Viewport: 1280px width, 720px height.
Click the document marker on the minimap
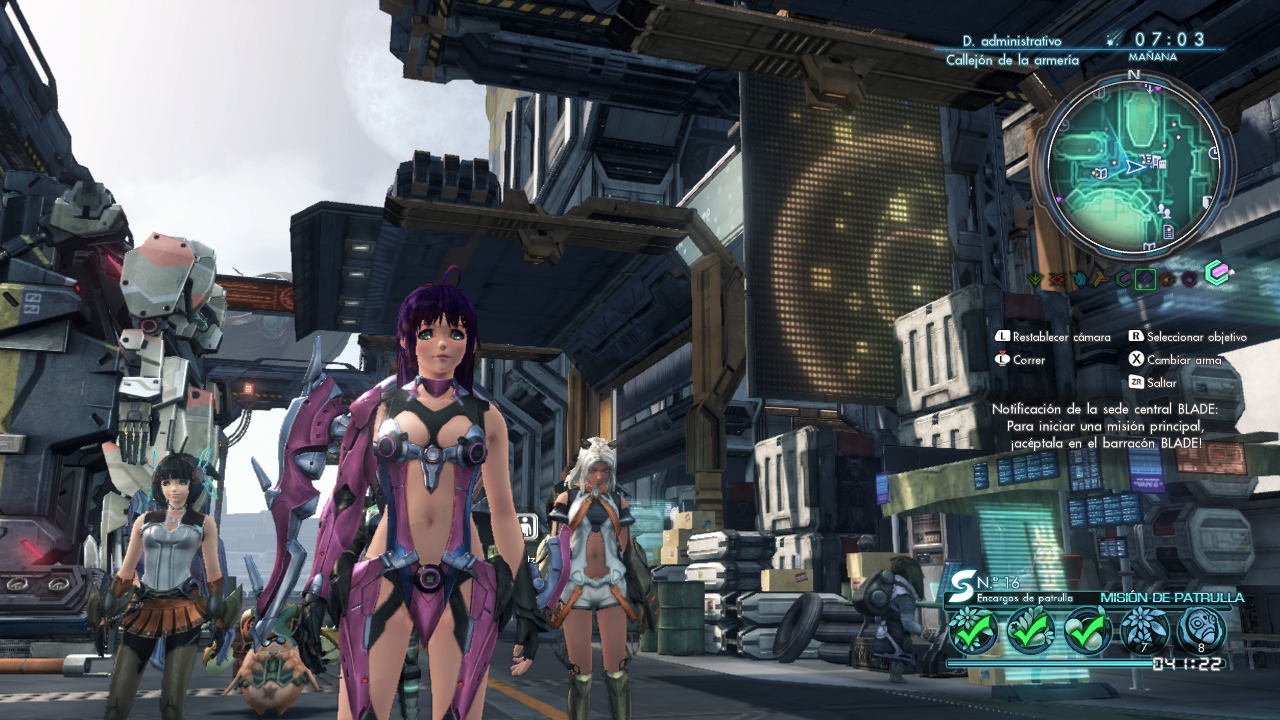click(1169, 232)
